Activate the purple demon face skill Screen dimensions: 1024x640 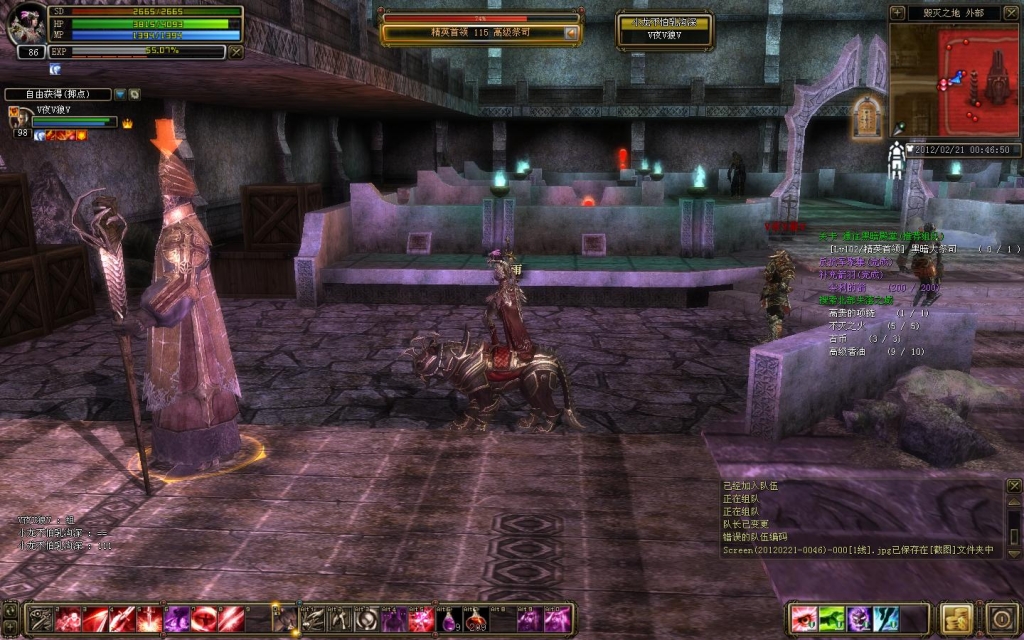click(859, 619)
